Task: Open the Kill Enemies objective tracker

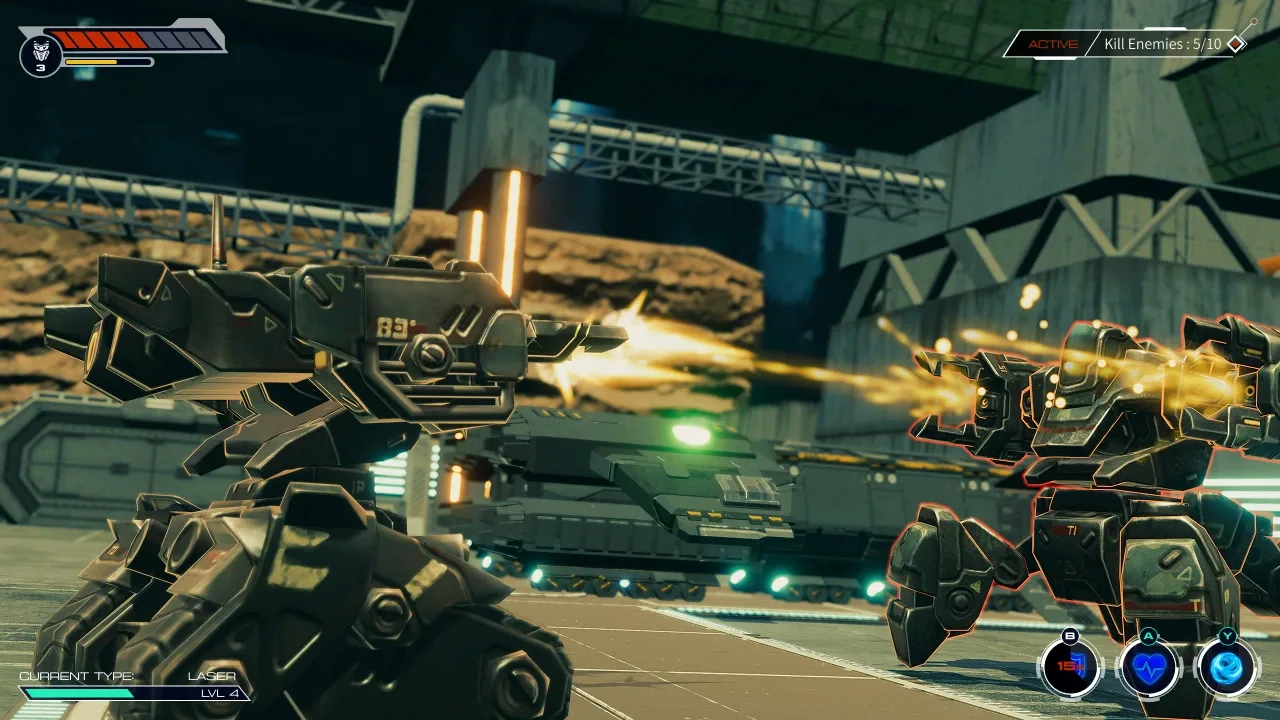Action: click(x=1161, y=44)
